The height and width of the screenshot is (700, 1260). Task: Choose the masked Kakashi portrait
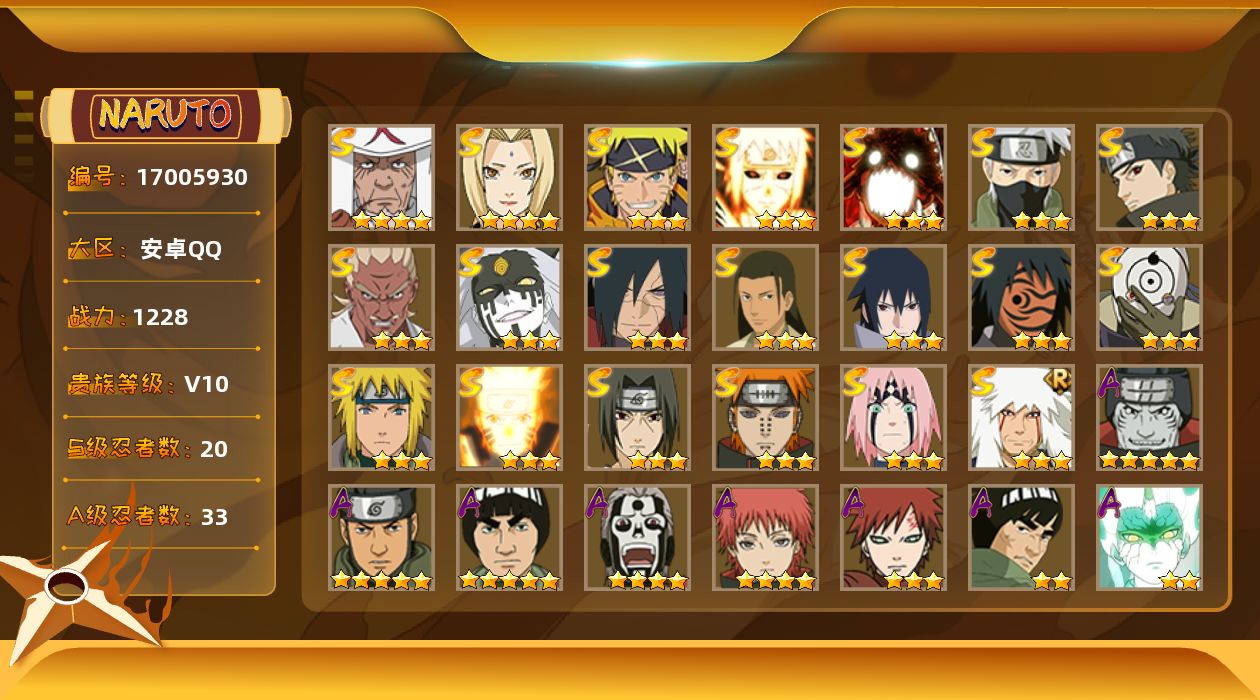(1021, 178)
